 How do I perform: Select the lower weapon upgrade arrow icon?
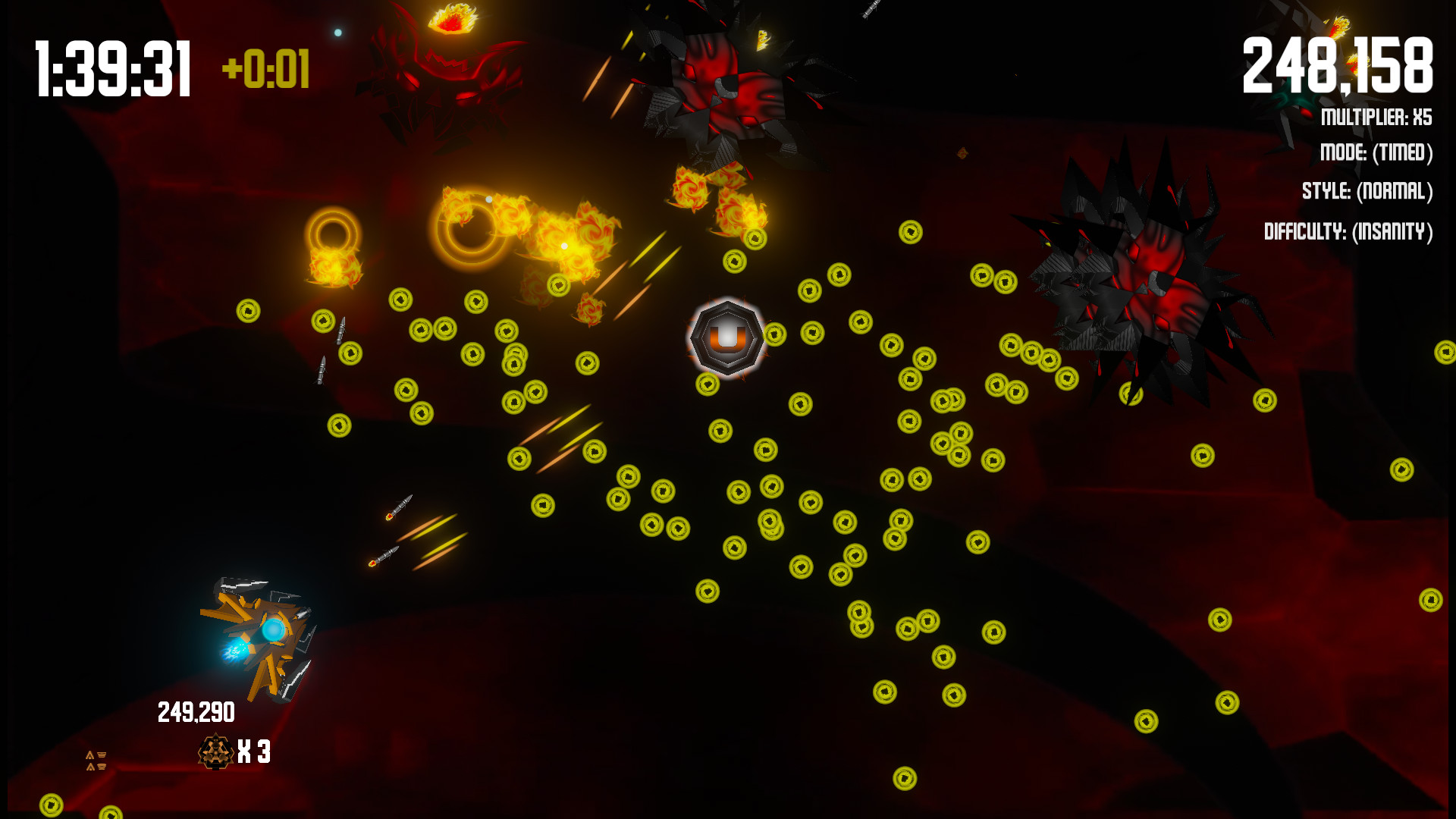[97, 768]
